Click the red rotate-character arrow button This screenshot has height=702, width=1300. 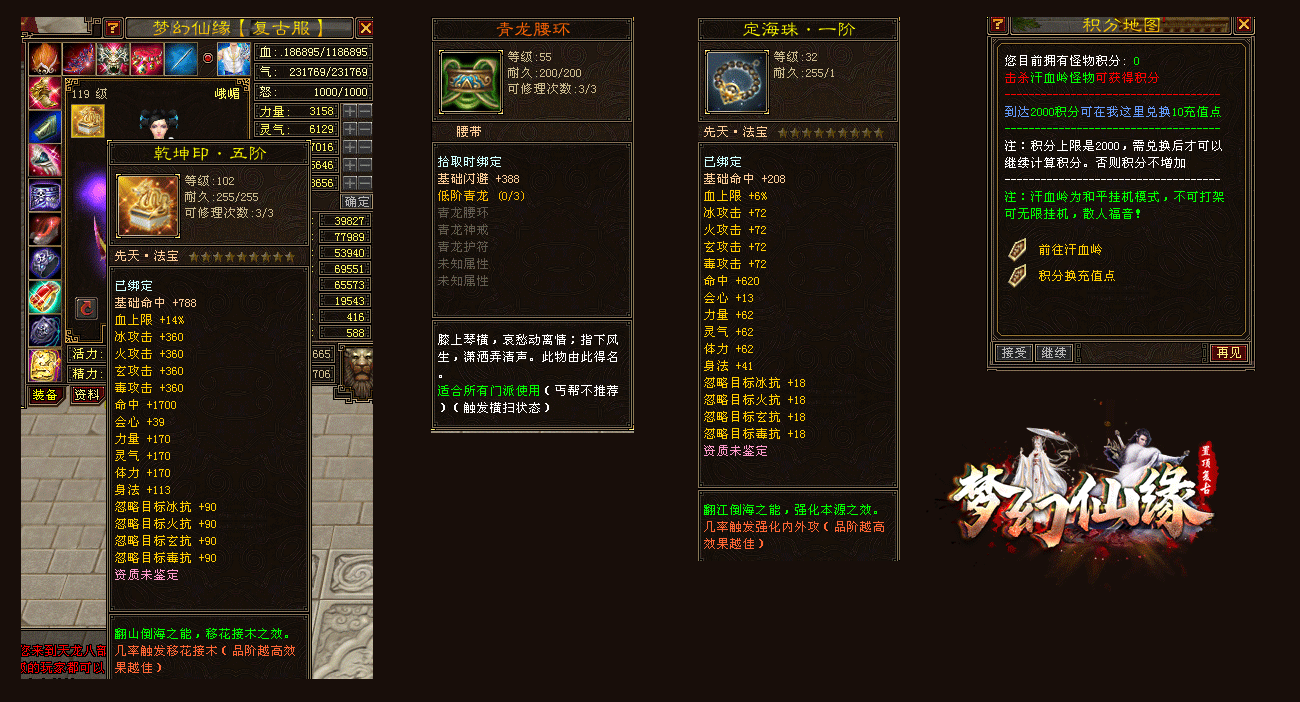pyautogui.click(x=86, y=309)
